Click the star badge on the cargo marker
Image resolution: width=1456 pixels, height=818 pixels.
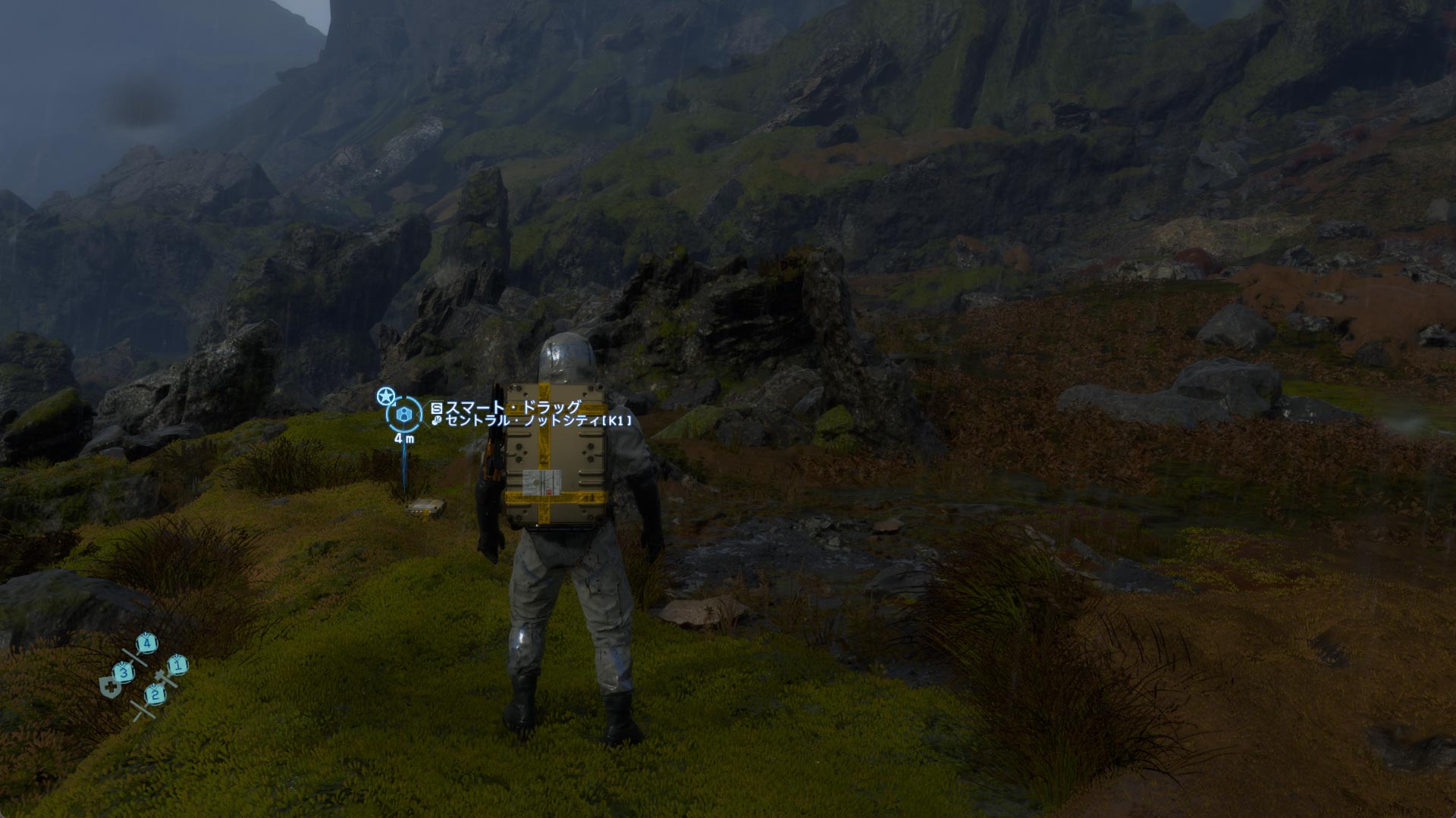pos(386,396)
